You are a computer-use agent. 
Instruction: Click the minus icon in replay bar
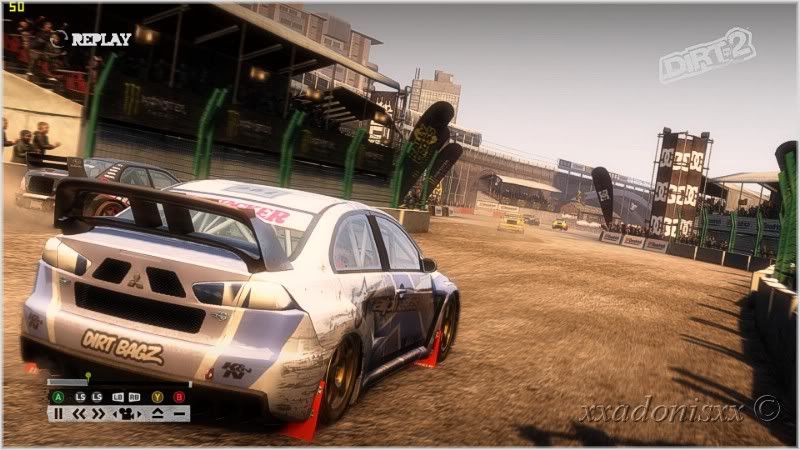179,413
